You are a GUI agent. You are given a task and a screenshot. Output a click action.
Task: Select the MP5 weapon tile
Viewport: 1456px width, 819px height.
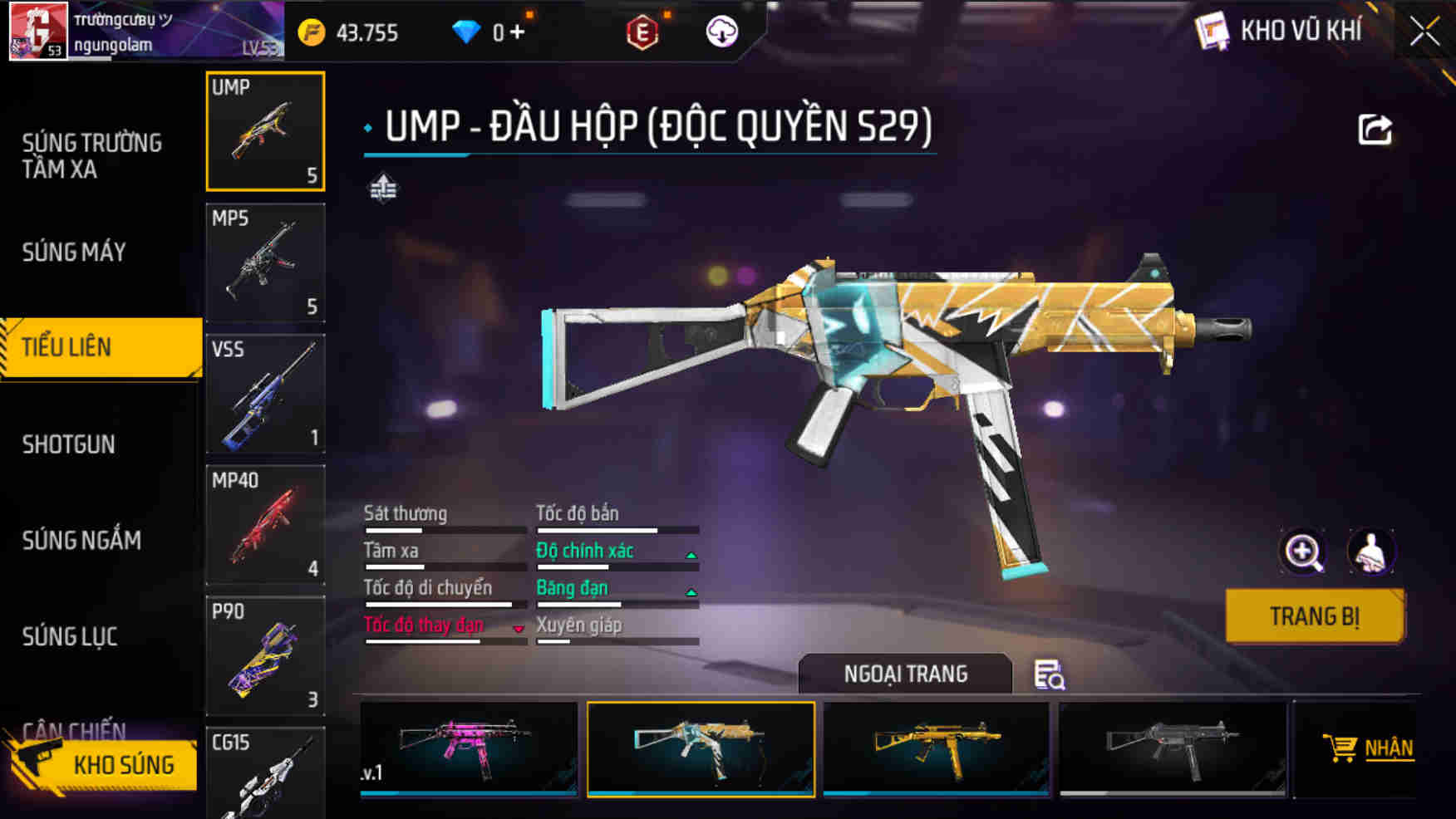coord(265,262)
